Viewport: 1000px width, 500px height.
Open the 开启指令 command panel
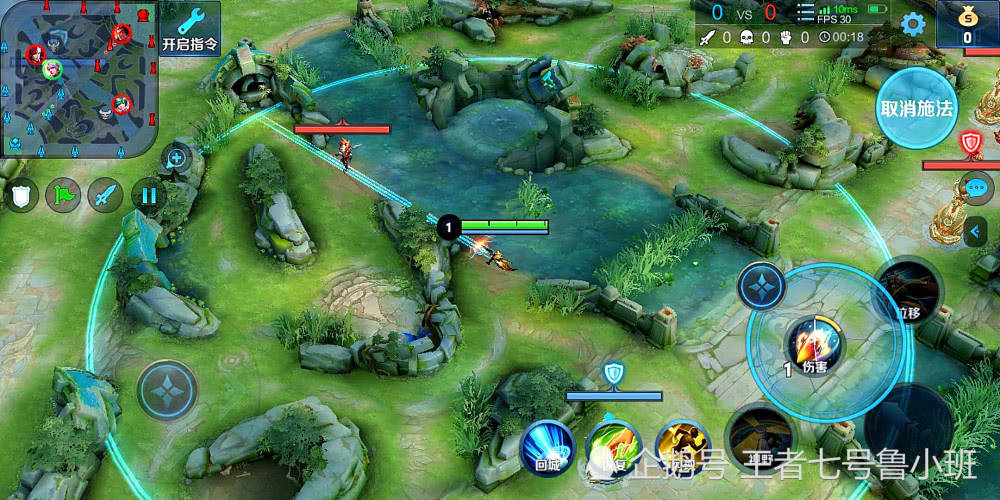click(189, 28)
